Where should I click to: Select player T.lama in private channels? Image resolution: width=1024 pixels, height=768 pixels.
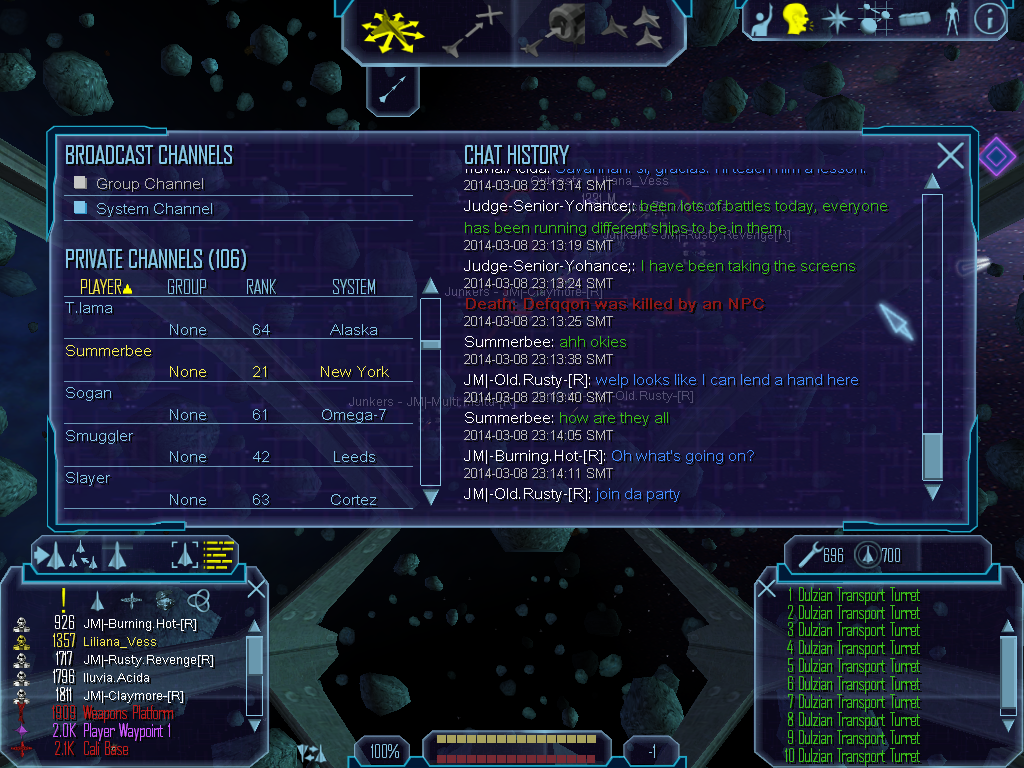click(89, 308)
